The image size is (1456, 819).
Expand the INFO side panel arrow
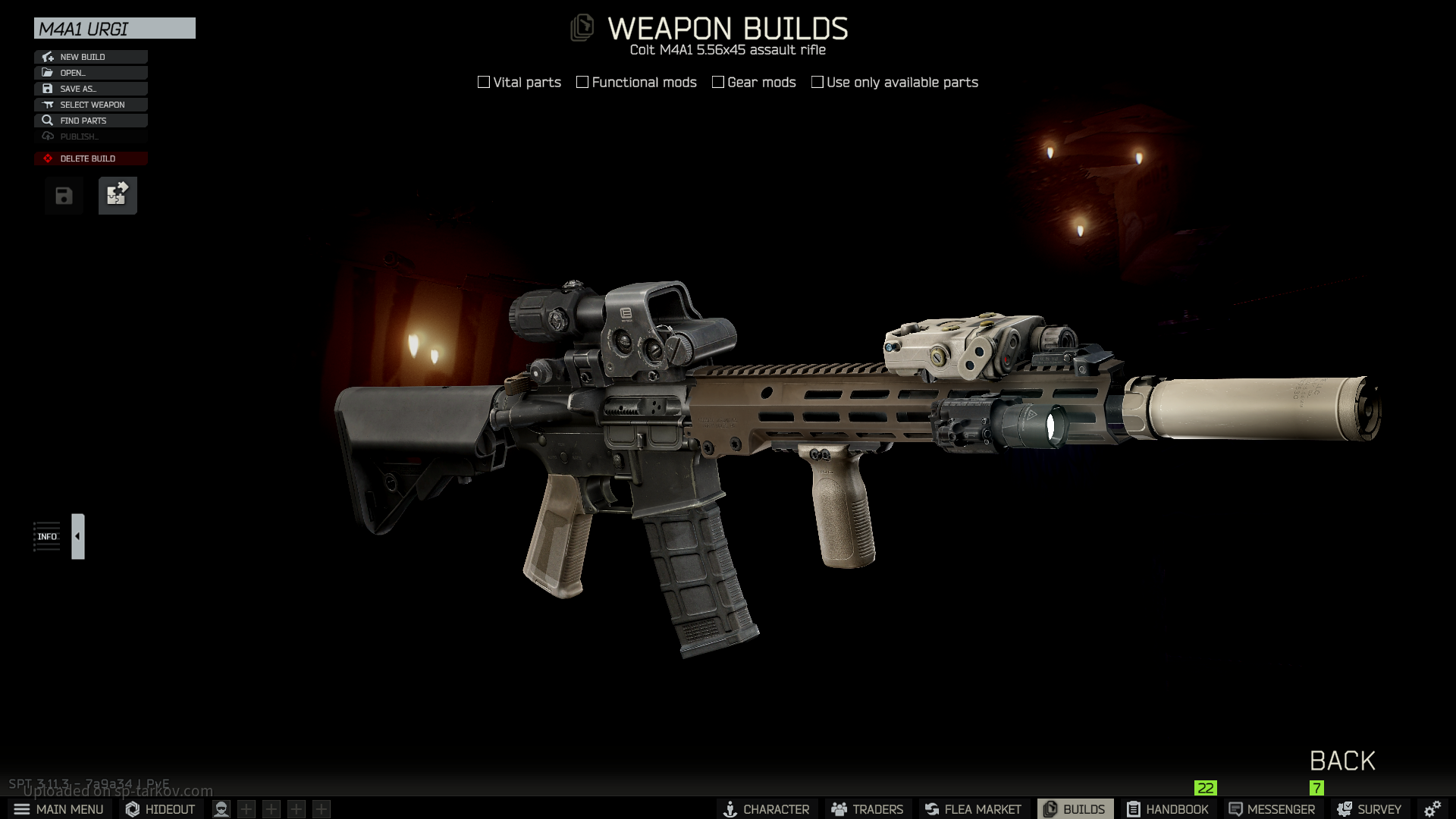pos(77,536)
